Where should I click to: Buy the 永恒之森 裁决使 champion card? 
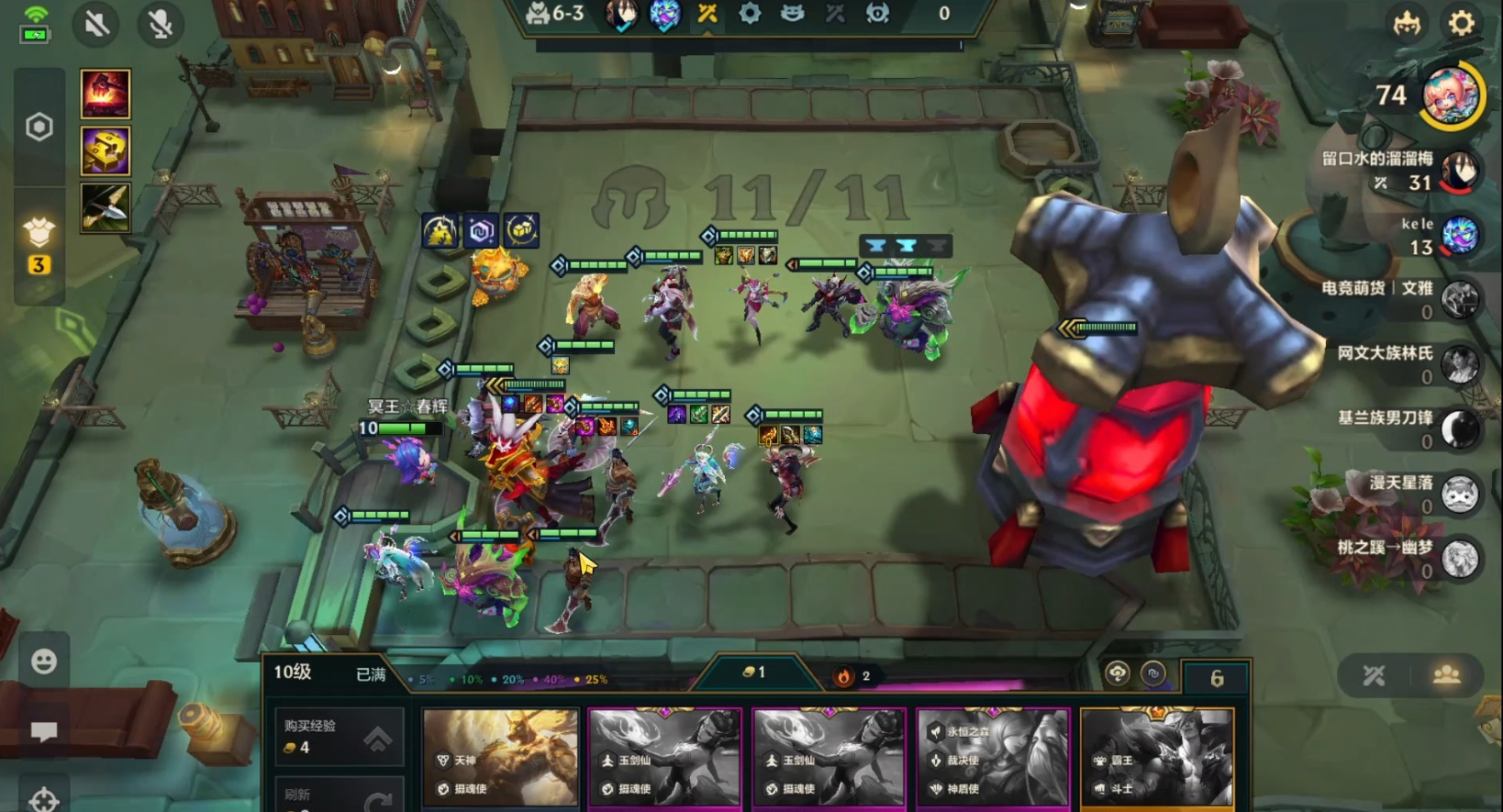pos(993,757)
